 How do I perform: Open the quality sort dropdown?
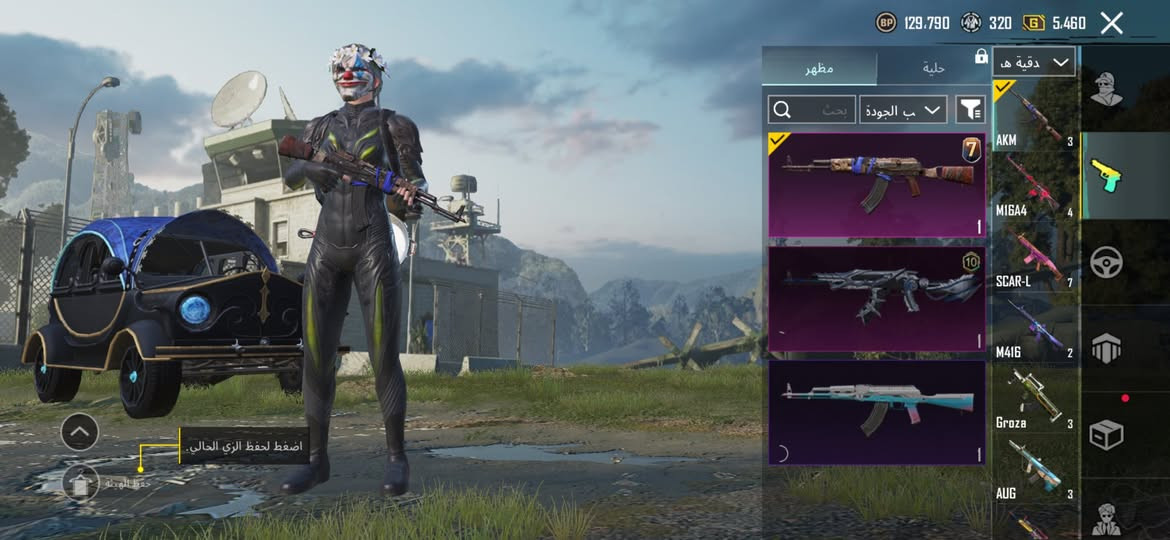pos(904,109)
